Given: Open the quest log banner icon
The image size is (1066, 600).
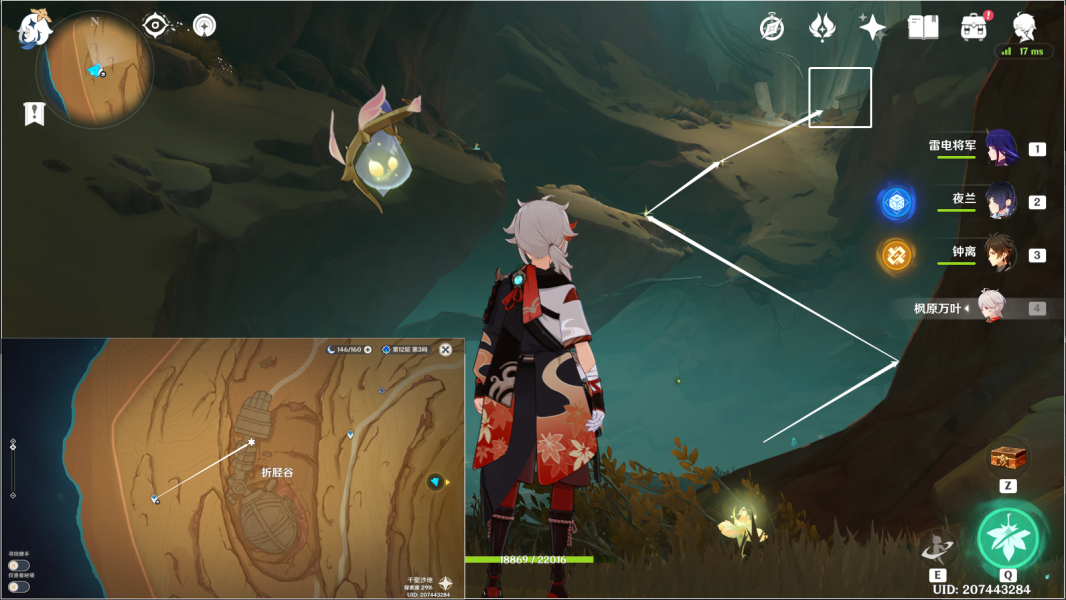Looking at the screenshot, I should pyautogui.click(x=34, y=114).
